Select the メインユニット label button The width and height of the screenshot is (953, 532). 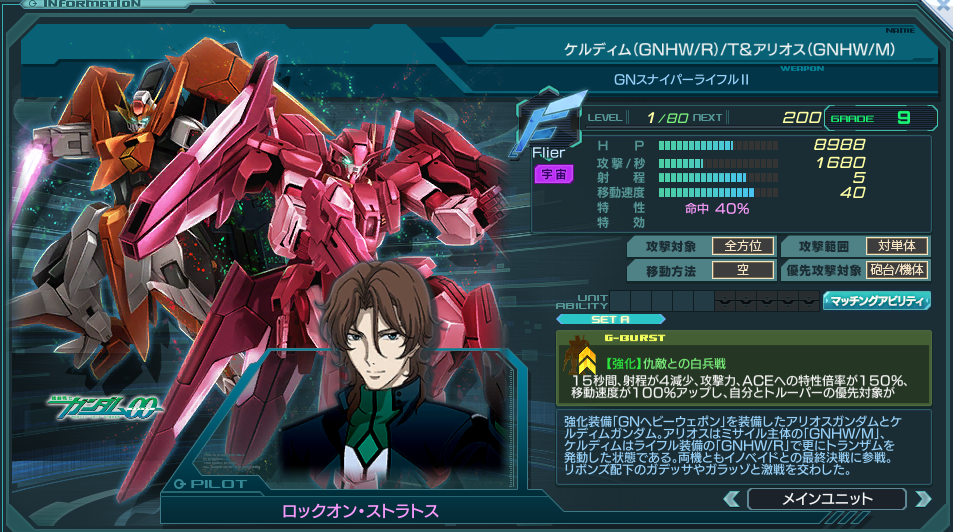tap(826, 499)
